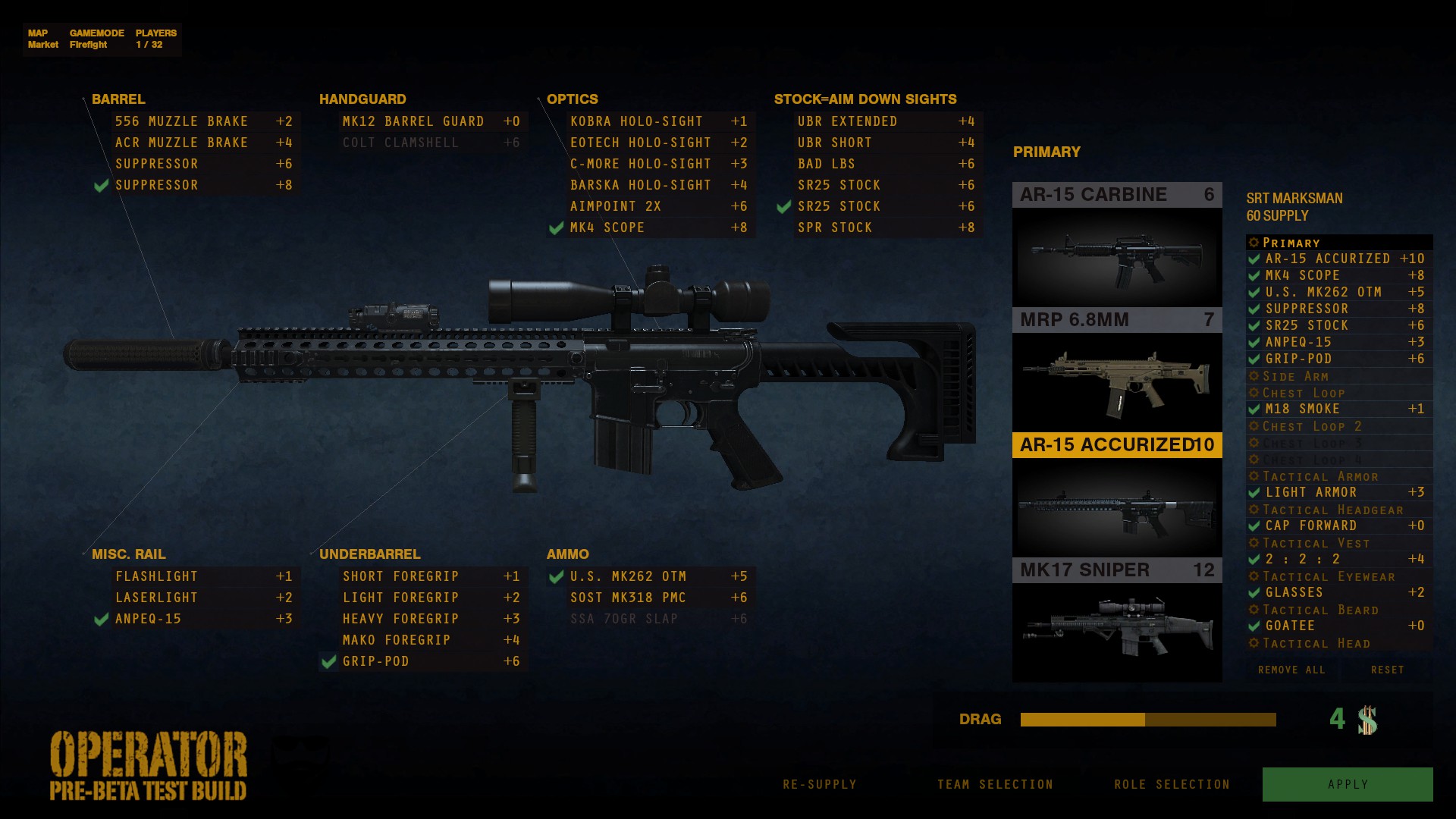Click the dollar sign icon near cost total
The image size is (1456, 819).
[x=1369, y=719]
